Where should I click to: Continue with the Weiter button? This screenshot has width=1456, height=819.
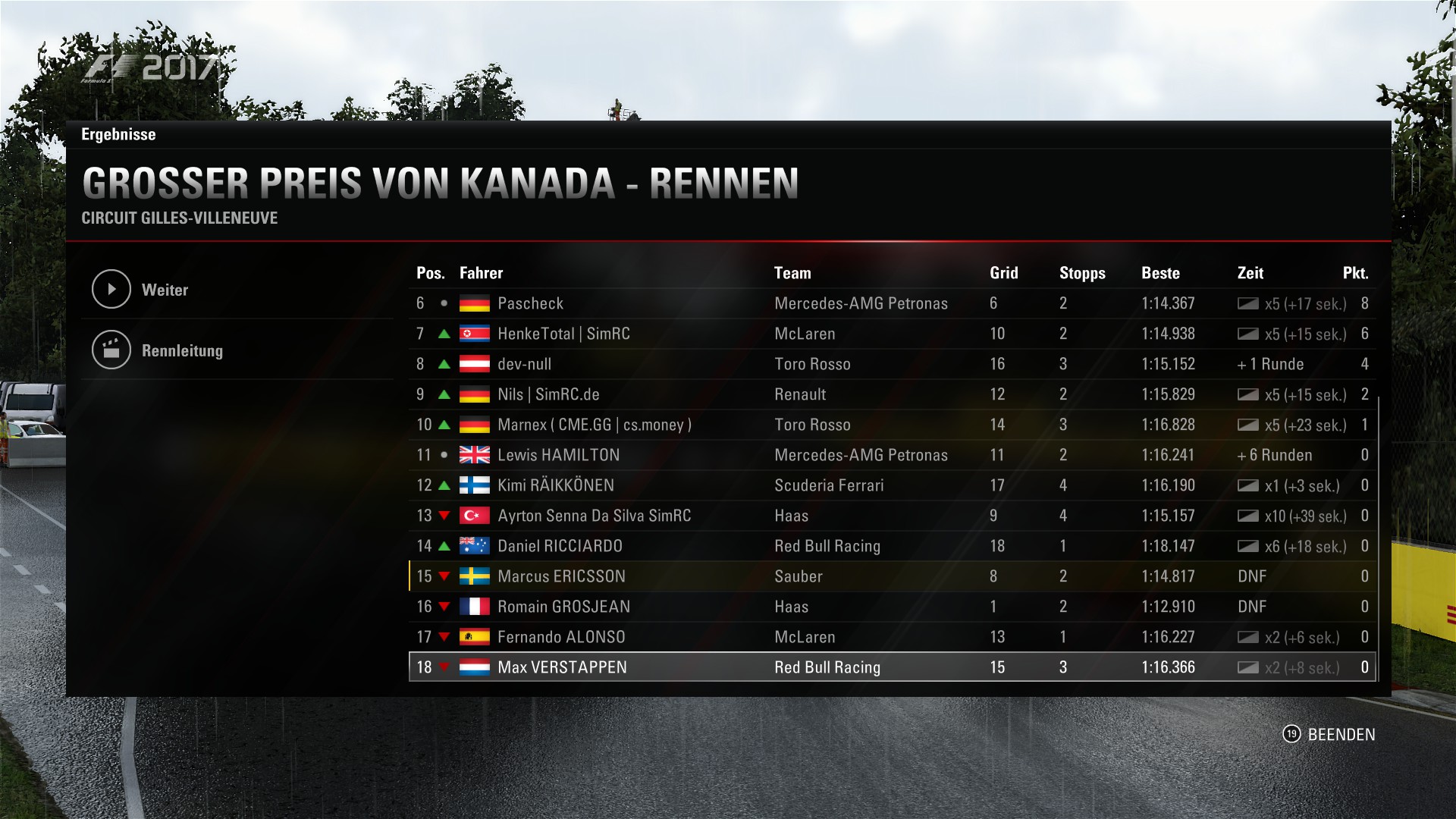coord(165,290)
